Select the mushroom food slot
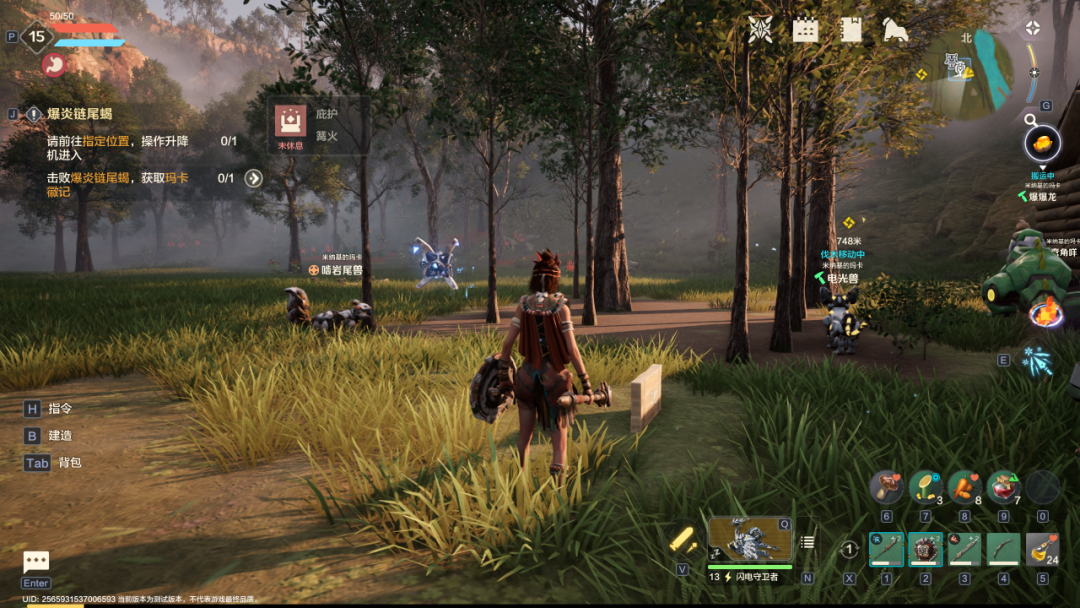The image size is (1080, 608). [886, 487]
